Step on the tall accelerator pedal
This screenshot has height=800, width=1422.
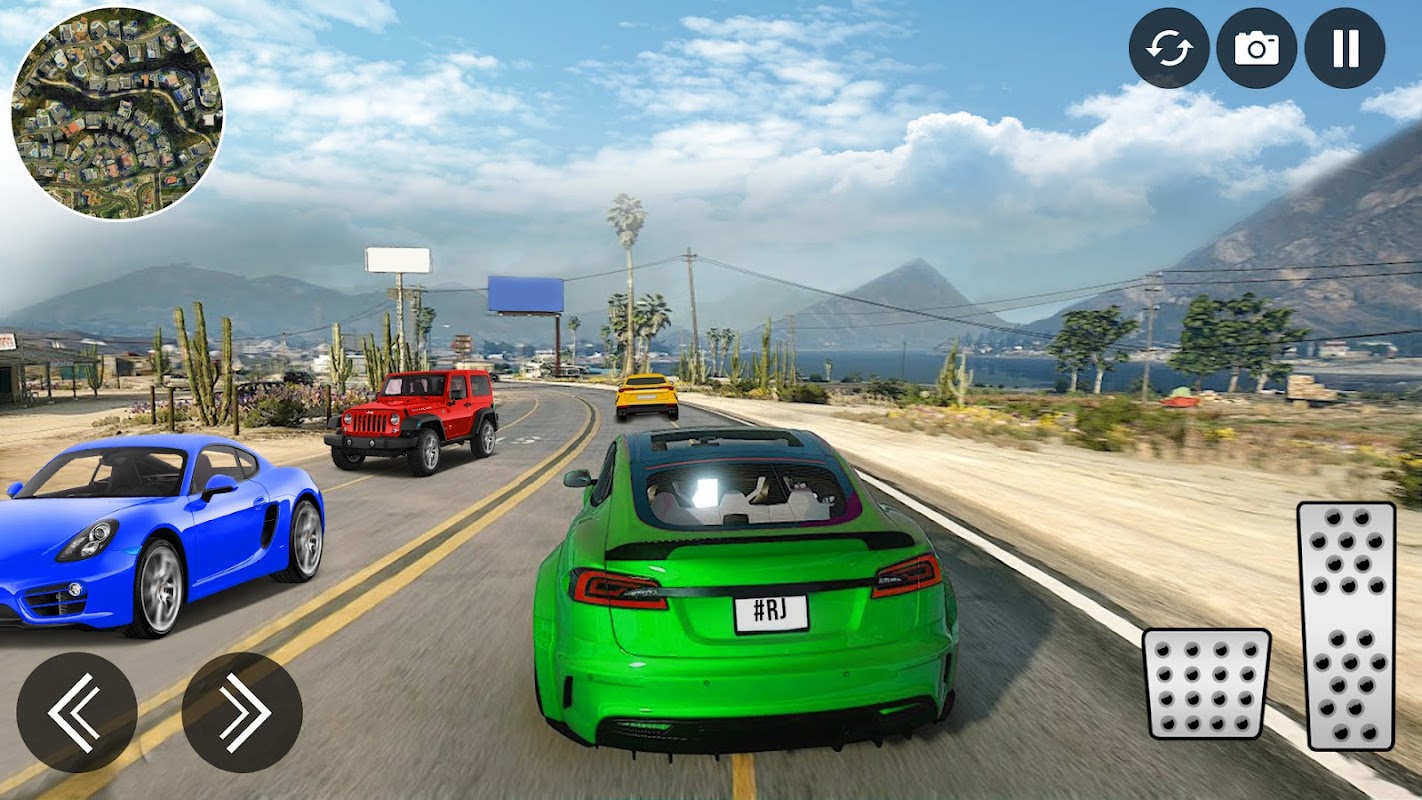[x=1345, y=625]
